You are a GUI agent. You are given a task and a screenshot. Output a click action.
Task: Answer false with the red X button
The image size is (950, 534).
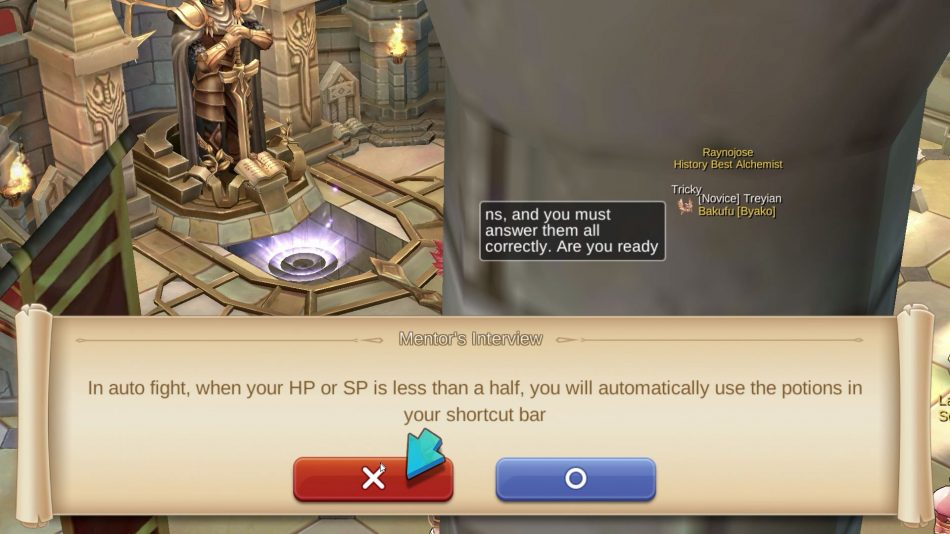pyautogui.click(x=372, y=479)
